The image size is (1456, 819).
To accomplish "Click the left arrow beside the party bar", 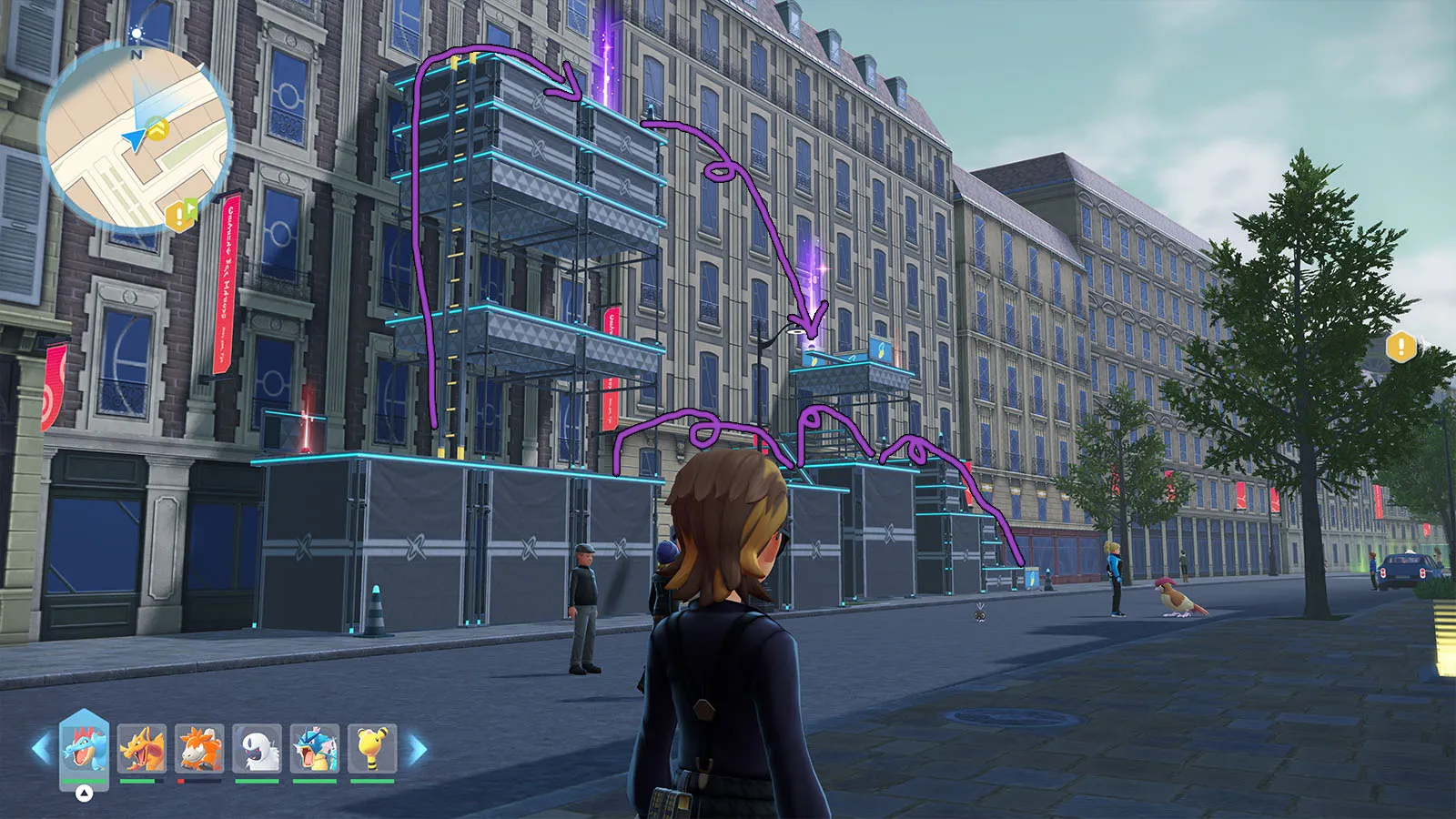I will (40, 749).
